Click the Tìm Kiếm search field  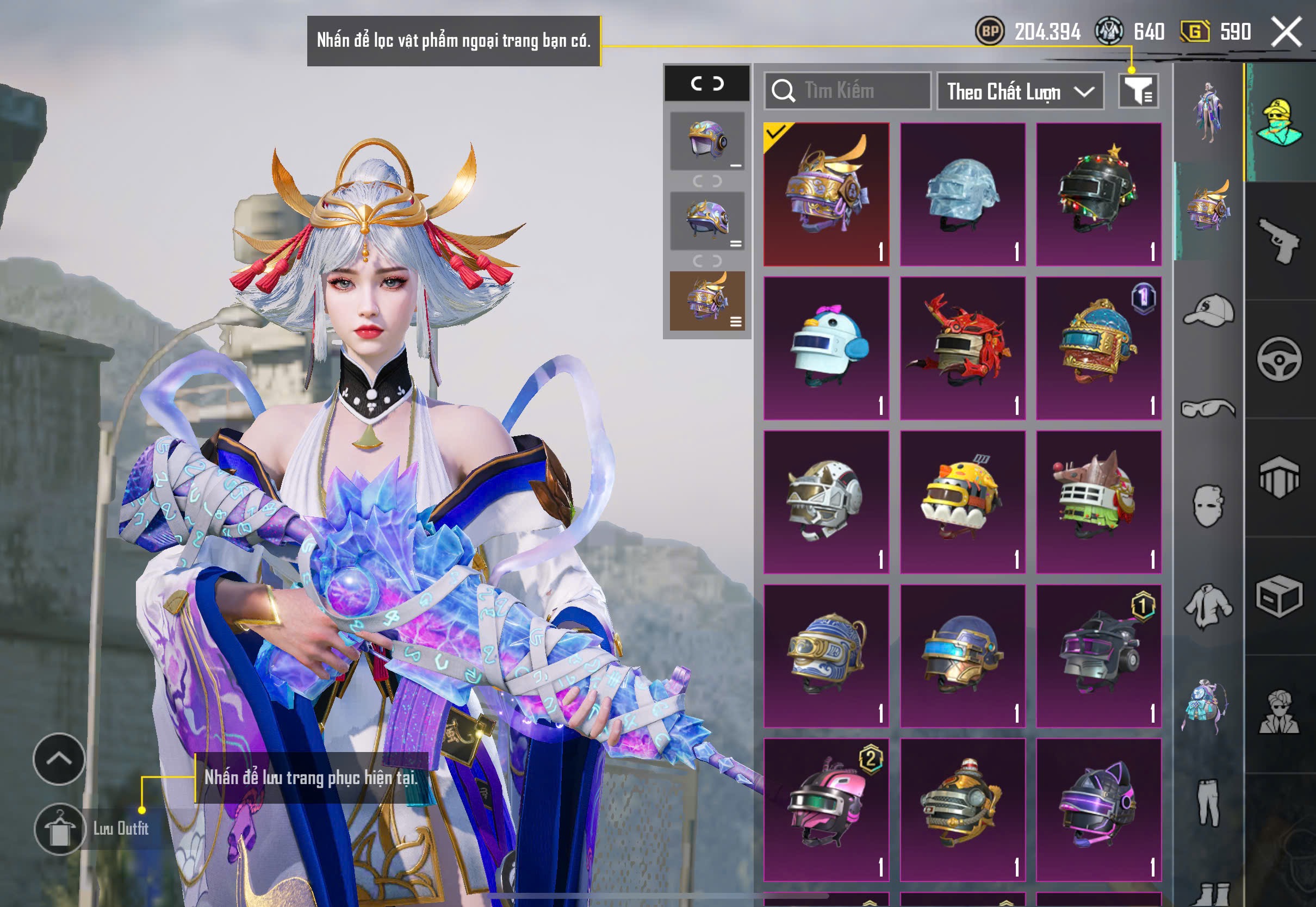pos(847,91)
